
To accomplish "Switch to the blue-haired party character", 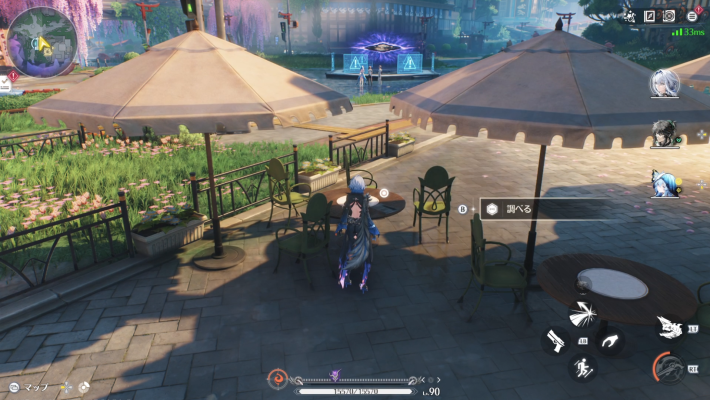I will (665, 183).
